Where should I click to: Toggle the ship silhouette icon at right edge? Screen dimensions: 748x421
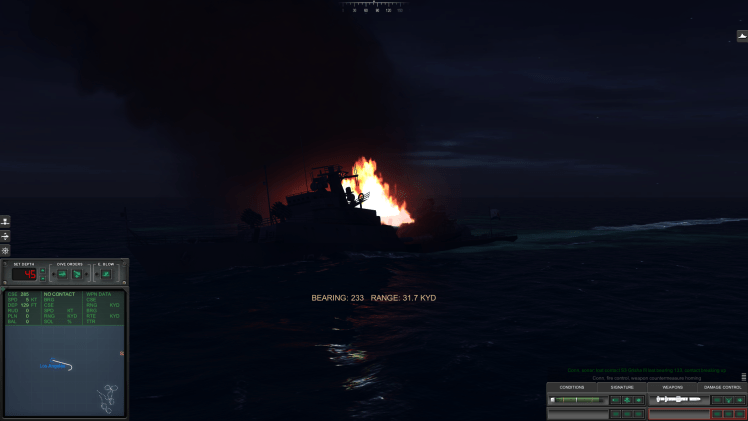click(x=742, y=36)
